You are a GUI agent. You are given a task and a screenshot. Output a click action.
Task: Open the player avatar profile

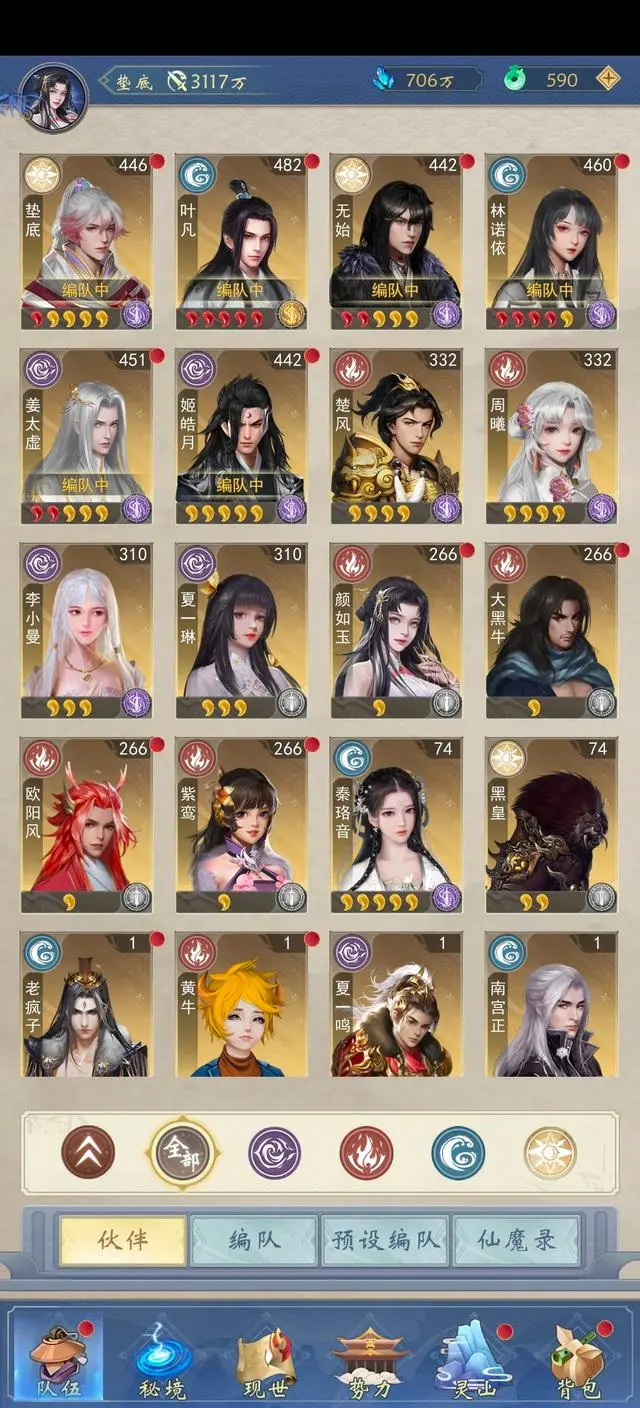coord(54,97)
